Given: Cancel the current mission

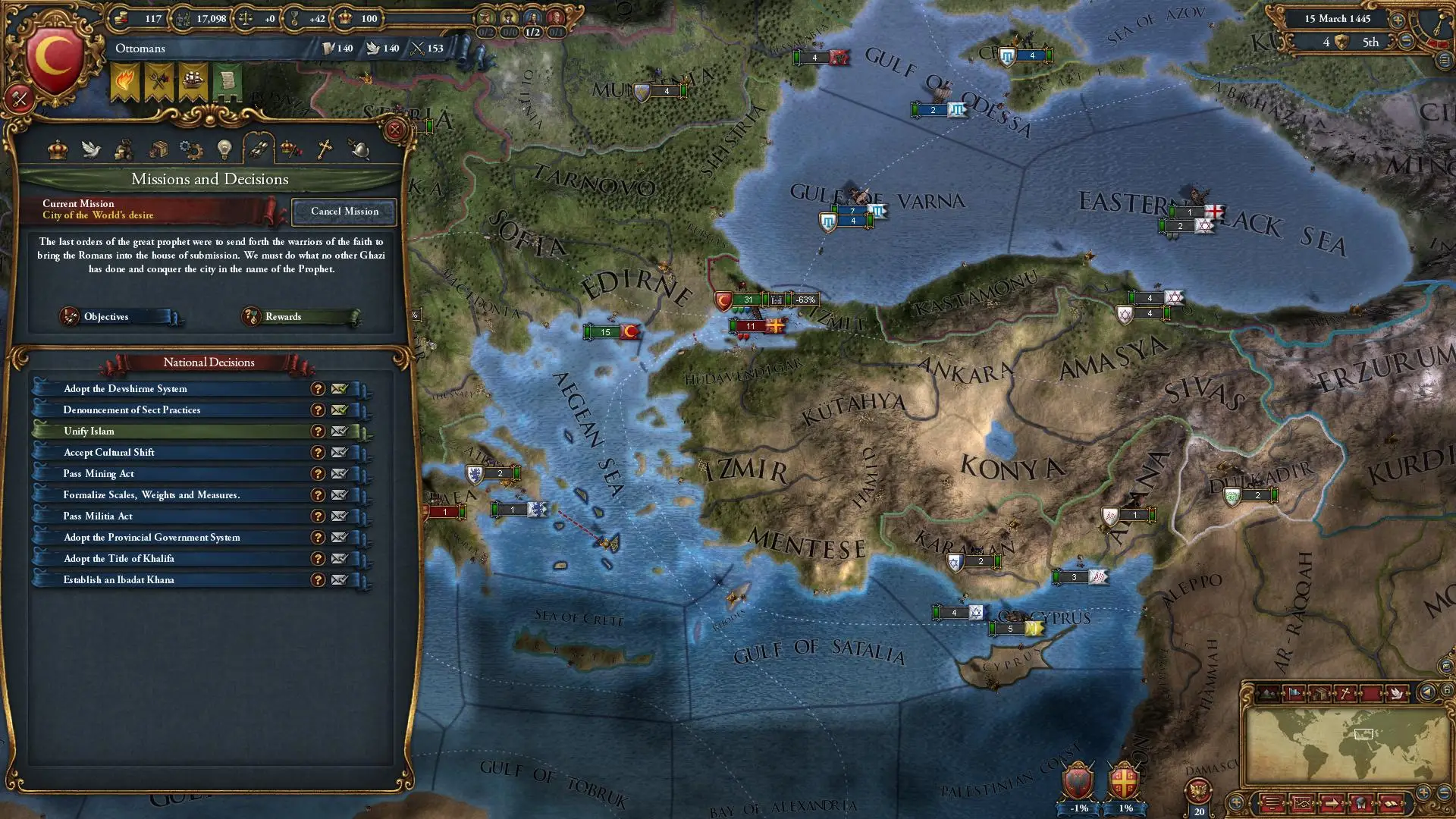Looking at the screenshot, I should tap(344, 212).
